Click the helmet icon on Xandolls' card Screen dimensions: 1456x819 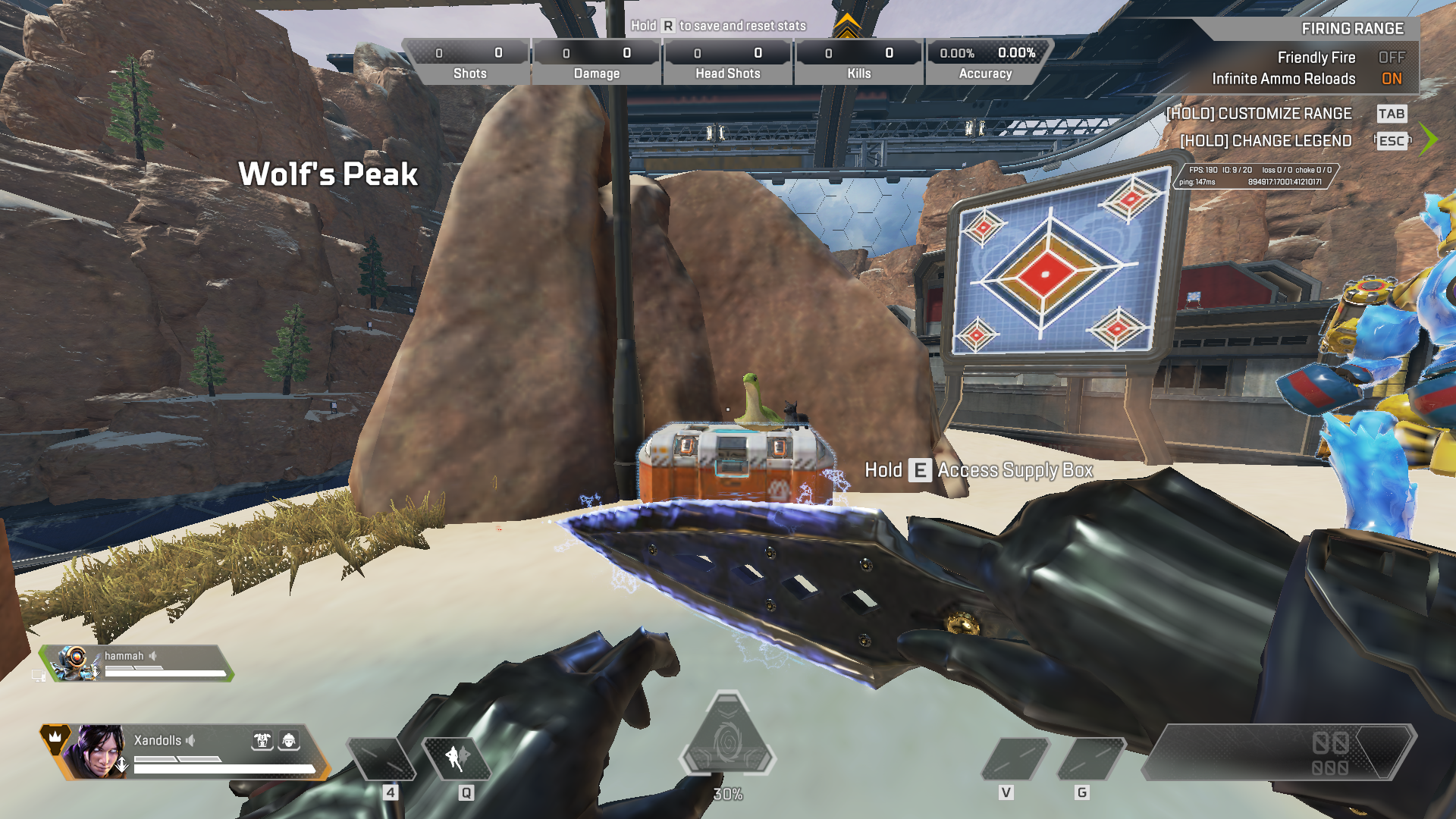[x=289, y=741]
